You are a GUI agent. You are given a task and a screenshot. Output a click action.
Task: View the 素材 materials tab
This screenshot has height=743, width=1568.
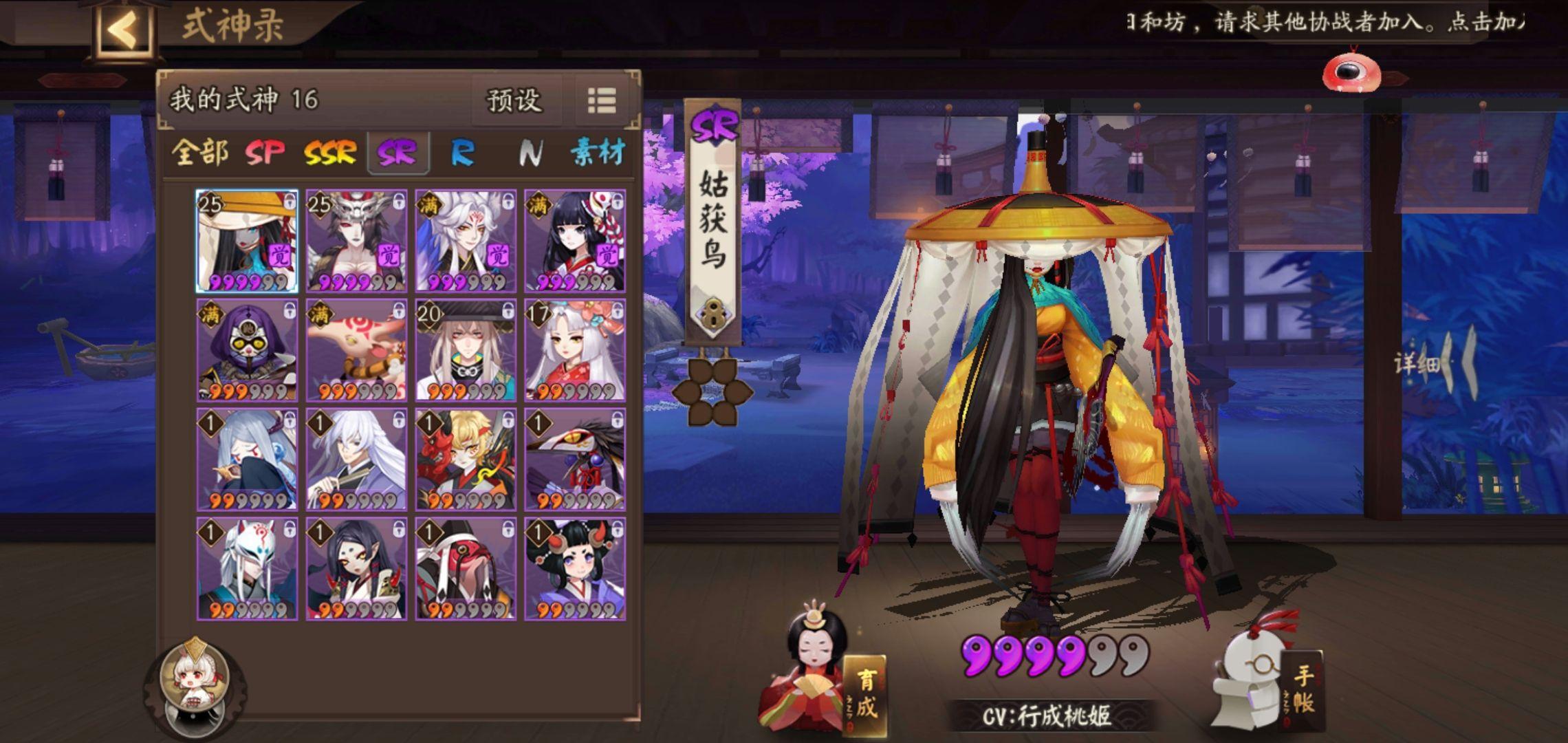point(597,152)
